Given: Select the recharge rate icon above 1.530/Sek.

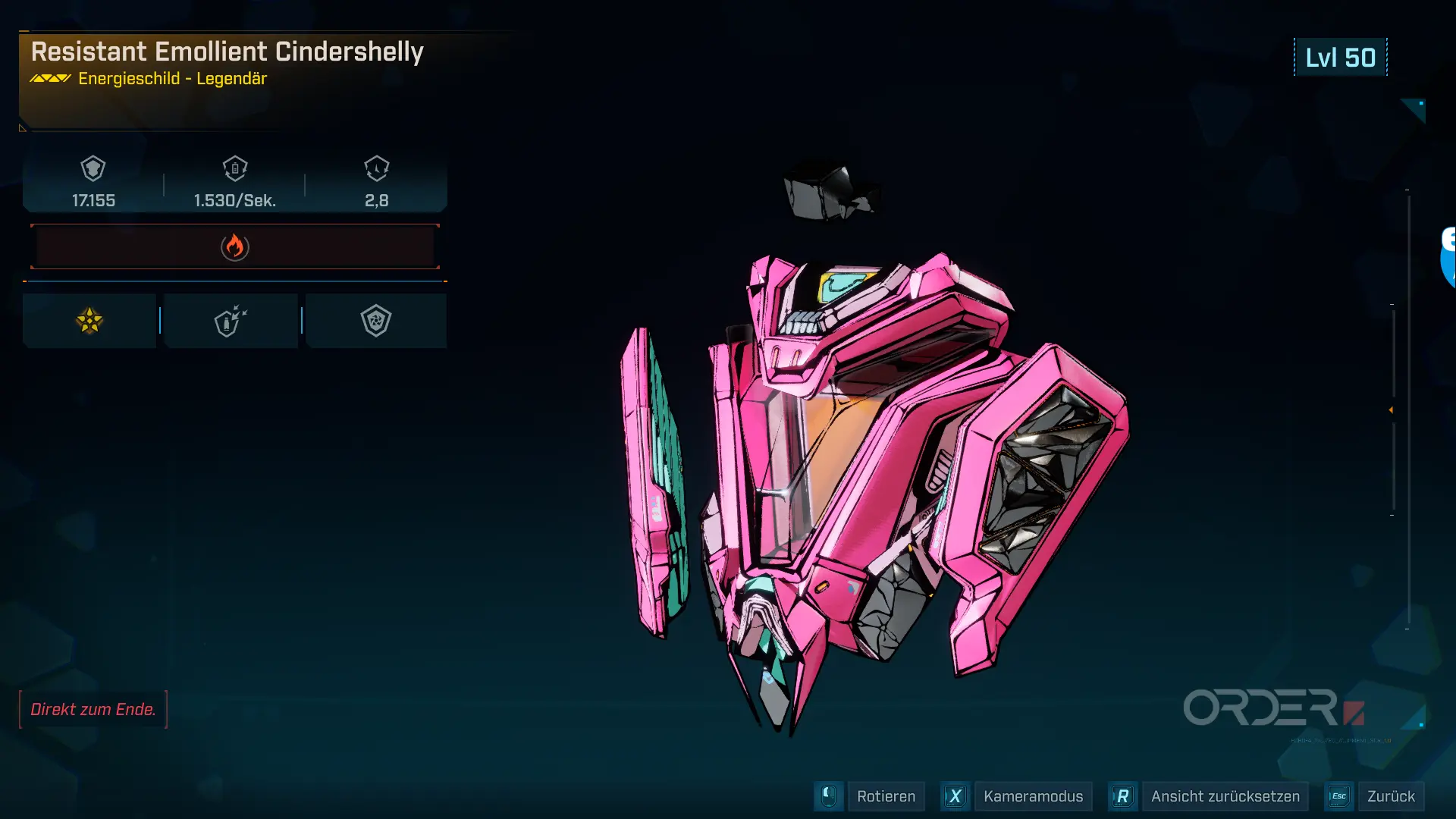Looking at the screenshot, I should [234, 168].
